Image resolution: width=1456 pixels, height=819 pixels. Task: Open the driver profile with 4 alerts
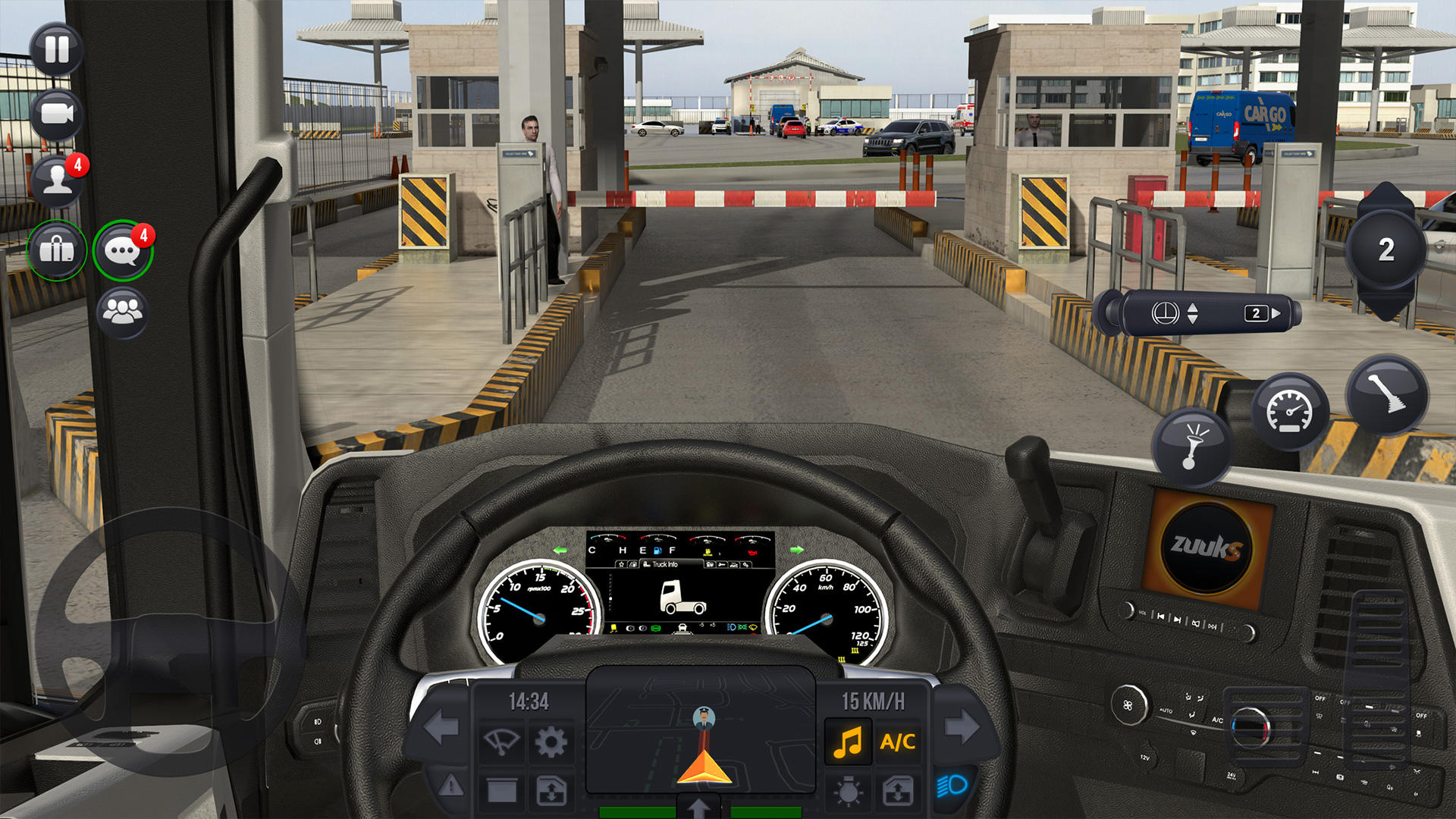tap(57, 182)
